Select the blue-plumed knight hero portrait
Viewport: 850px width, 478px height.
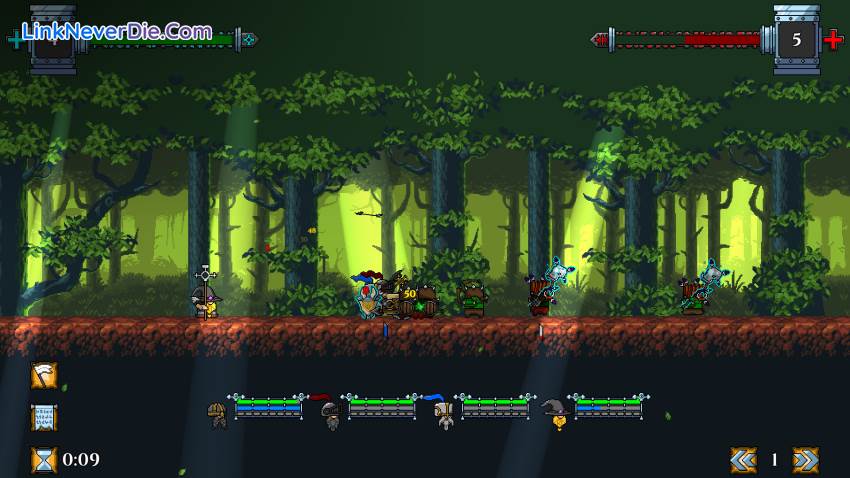click(x=443, y=413)
